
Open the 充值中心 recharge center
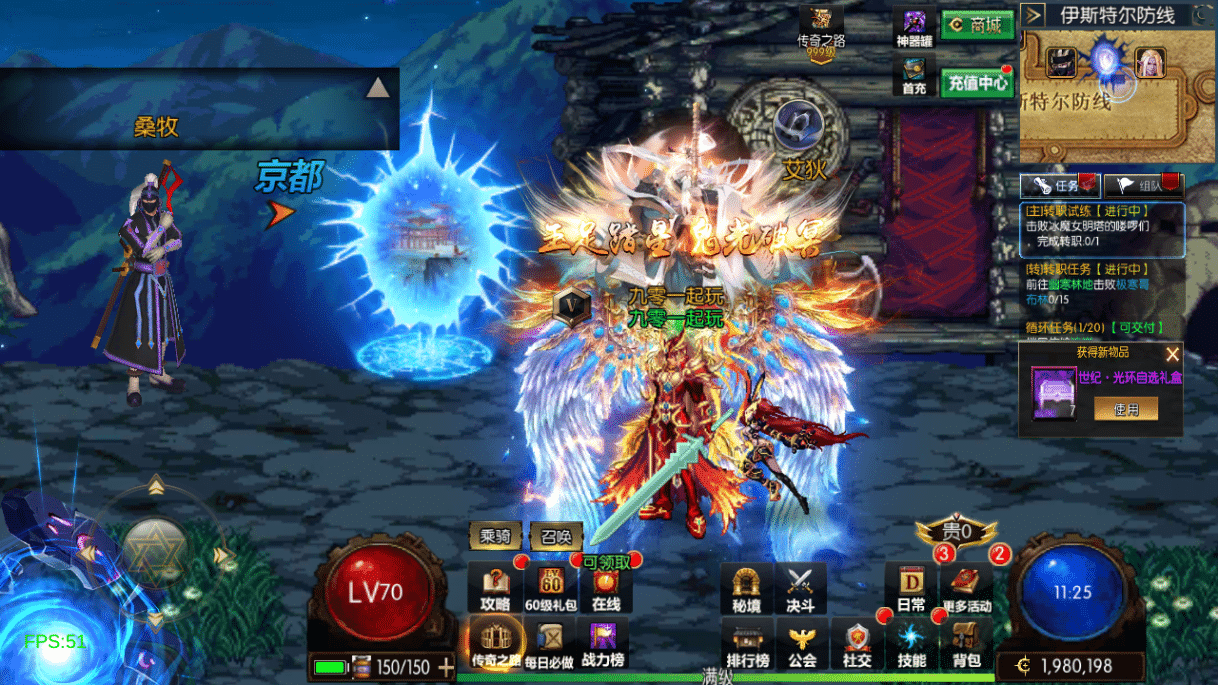click(x=977, y=82)
